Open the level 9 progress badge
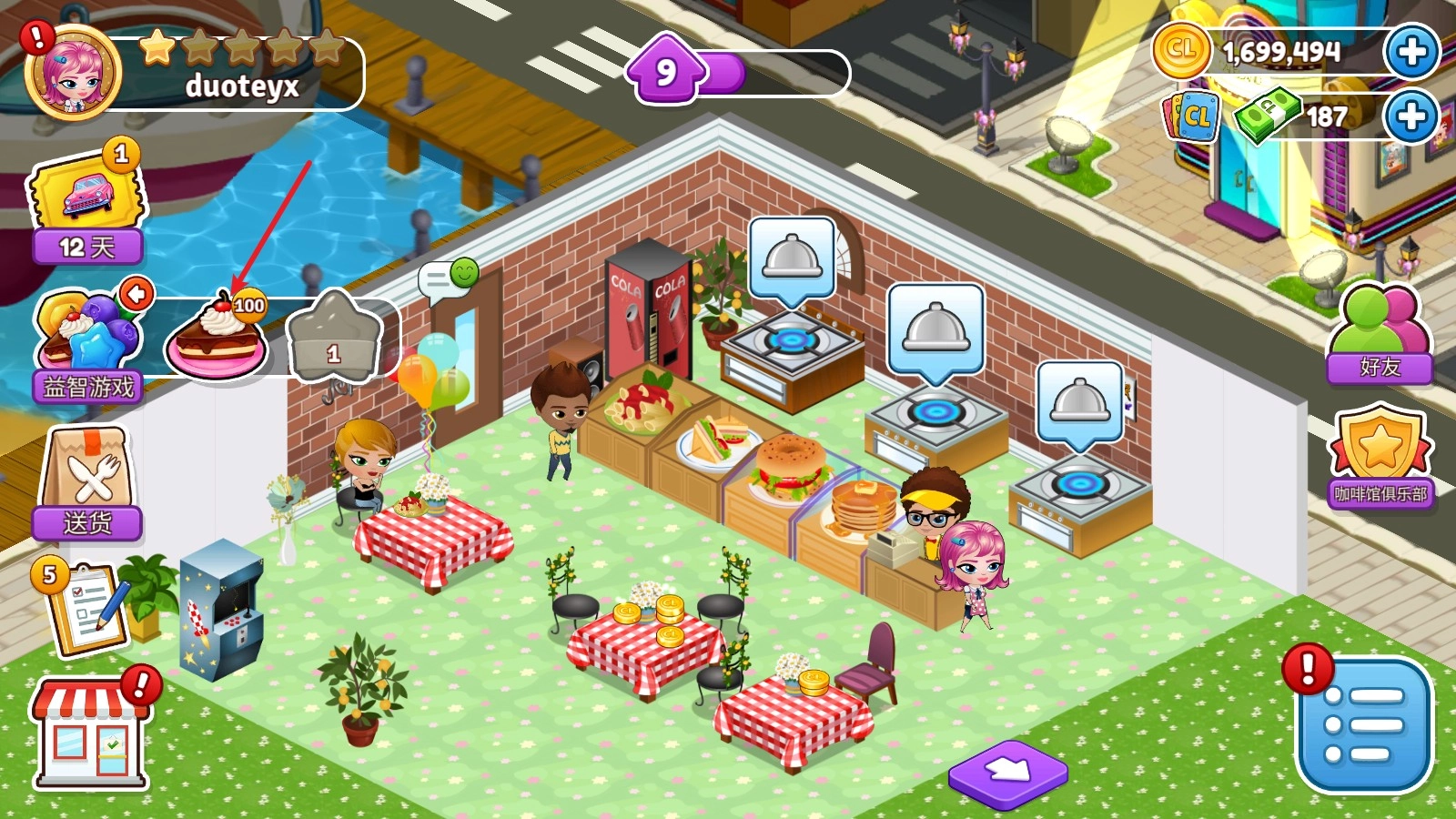 coord(667,71)
